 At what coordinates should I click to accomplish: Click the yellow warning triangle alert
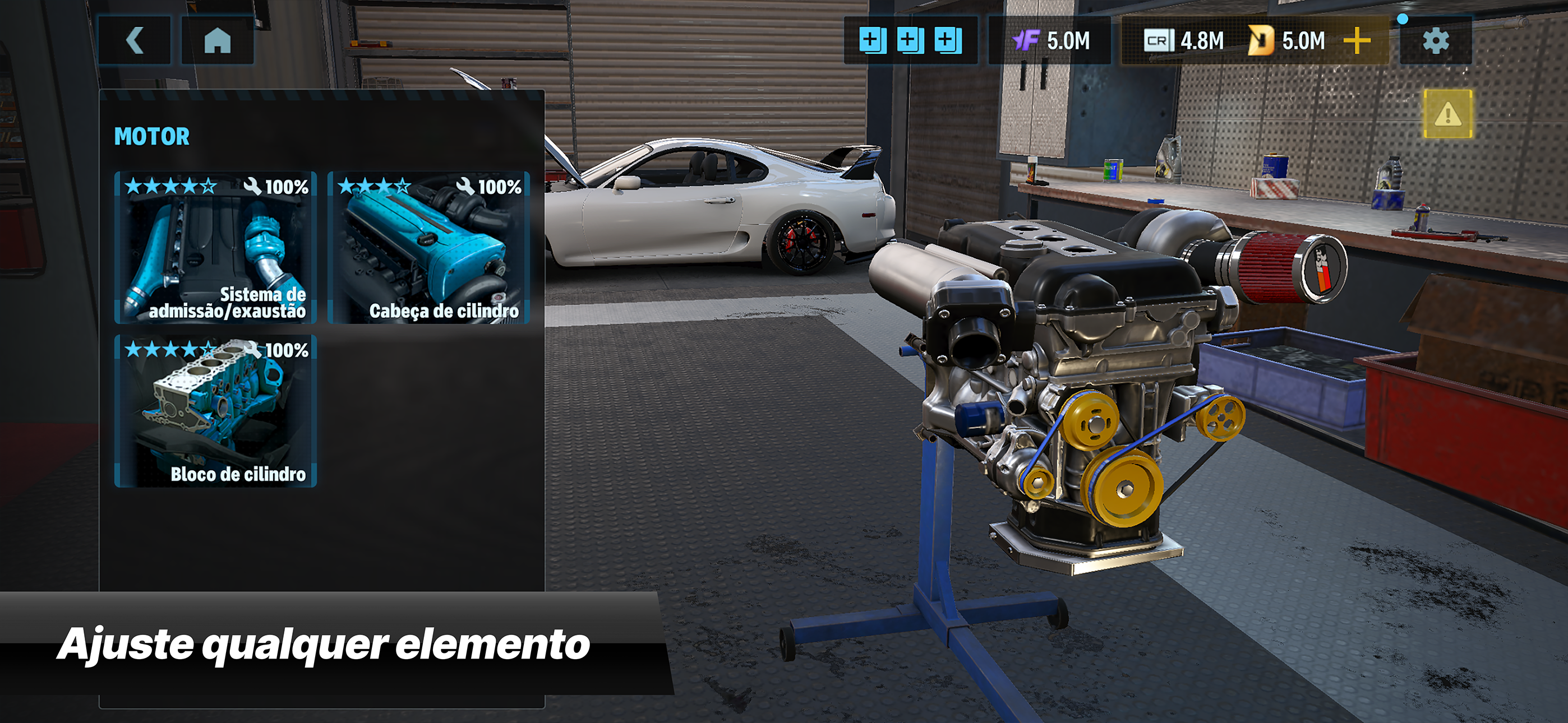pyautogui.click(x=1447, y=114)
